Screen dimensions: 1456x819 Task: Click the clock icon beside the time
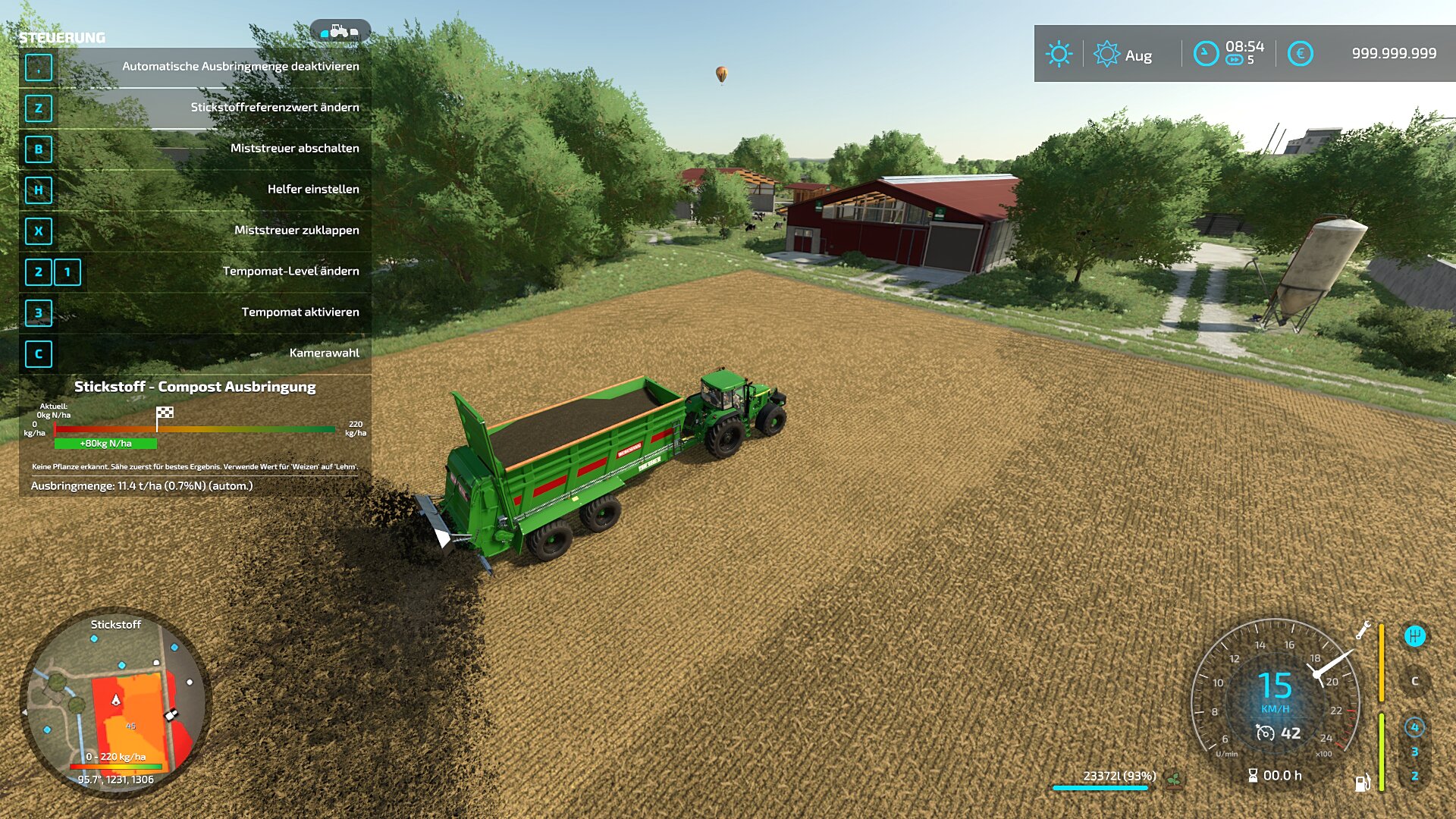[1206, 54]
